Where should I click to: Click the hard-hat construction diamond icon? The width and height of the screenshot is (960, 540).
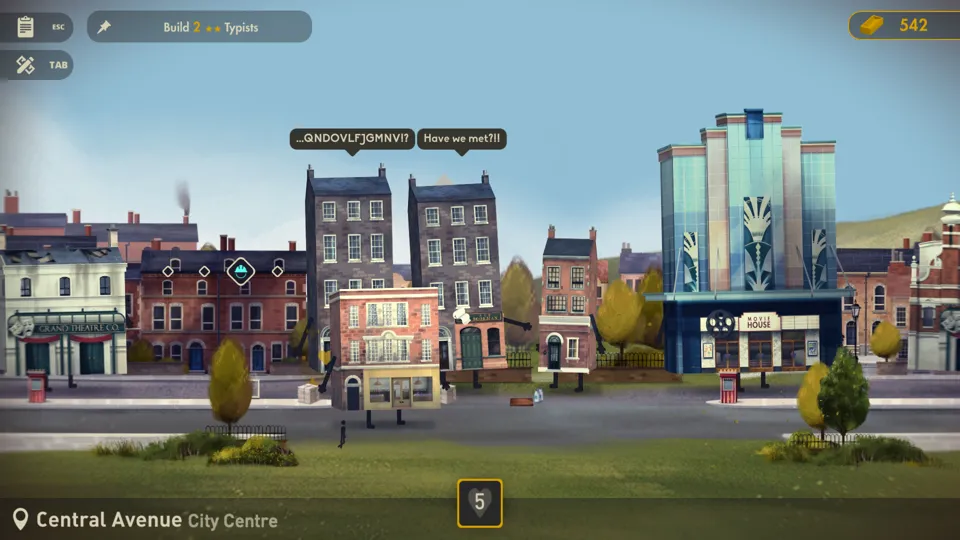pyautogui.click(x=240, y=270)
